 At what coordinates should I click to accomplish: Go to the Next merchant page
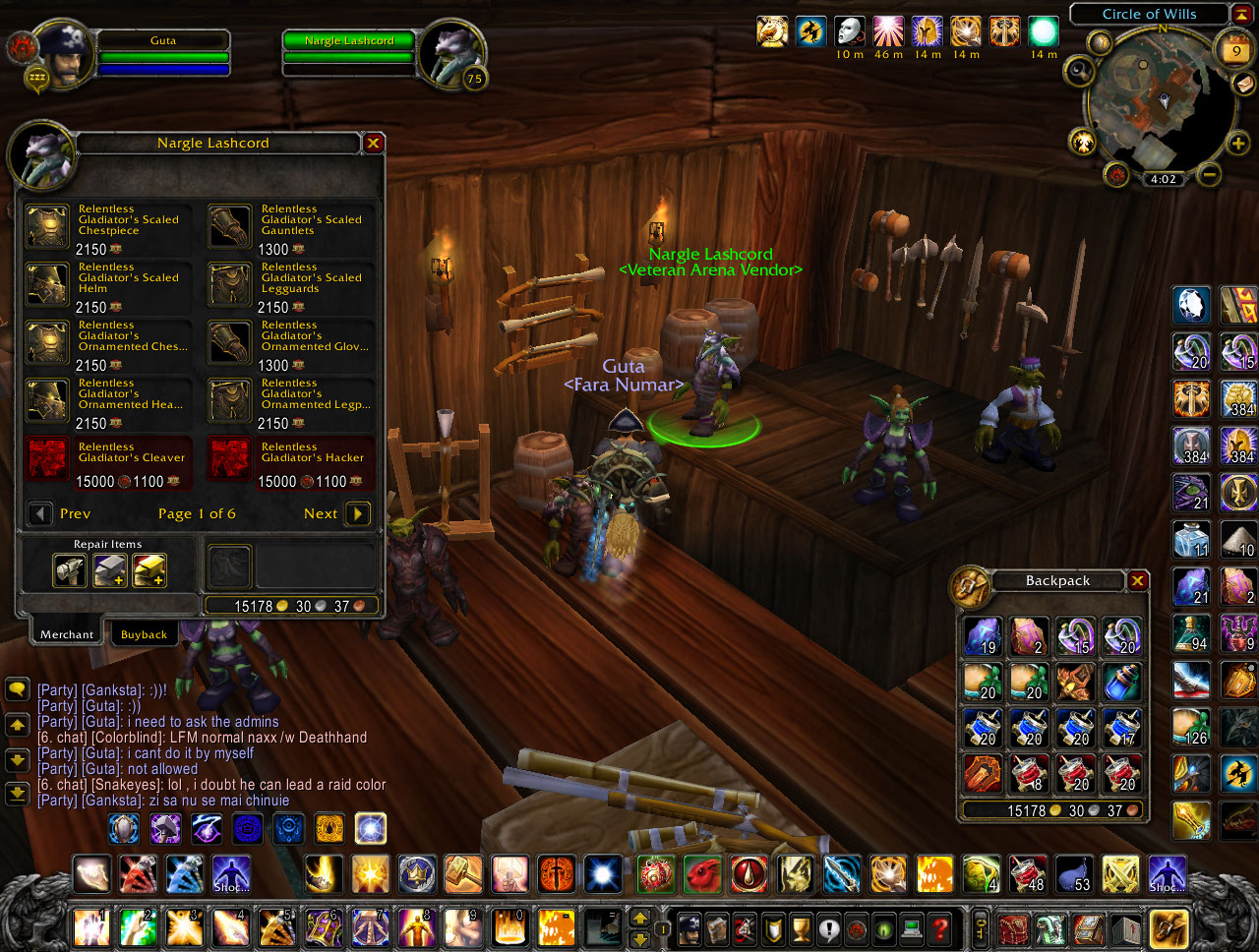point(356,513)
